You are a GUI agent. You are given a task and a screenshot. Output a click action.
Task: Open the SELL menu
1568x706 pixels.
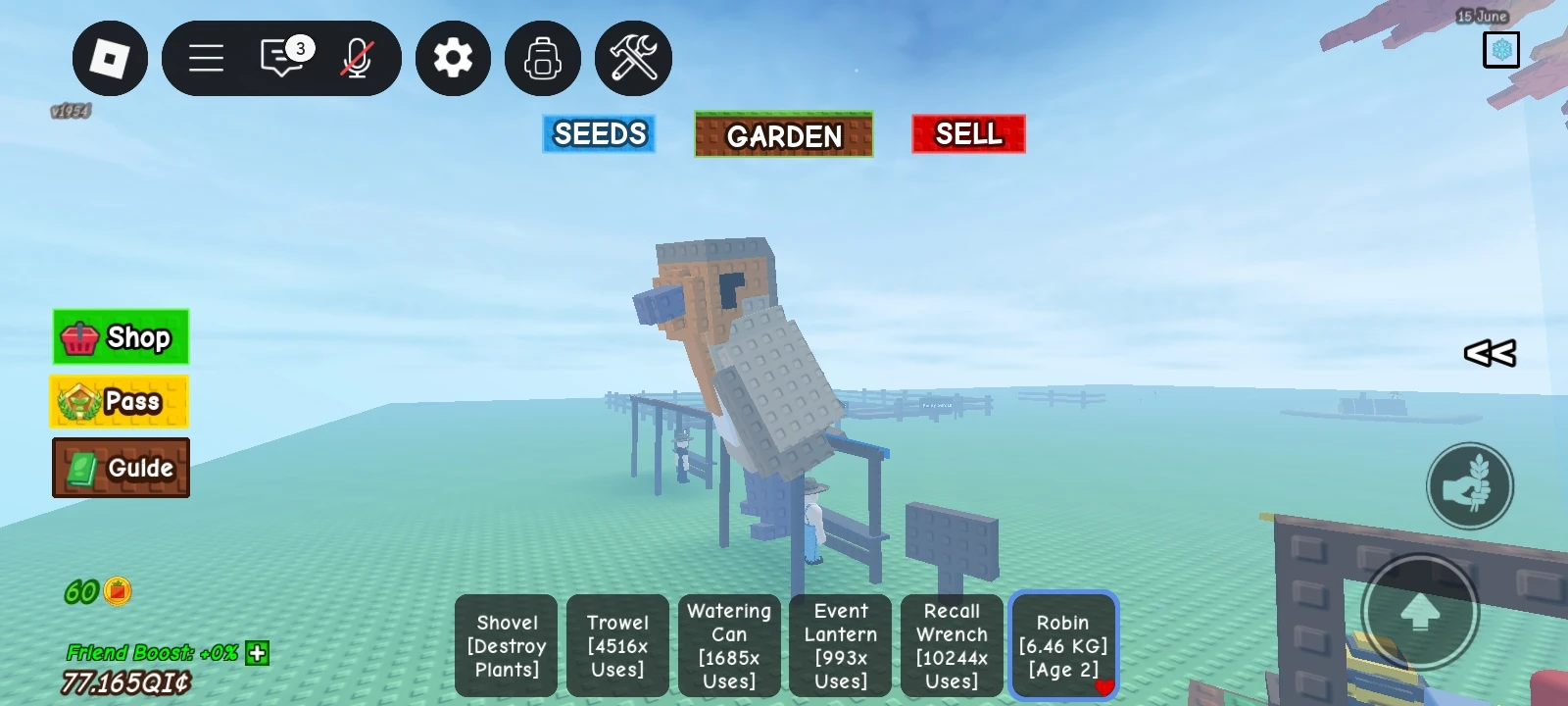968,133
